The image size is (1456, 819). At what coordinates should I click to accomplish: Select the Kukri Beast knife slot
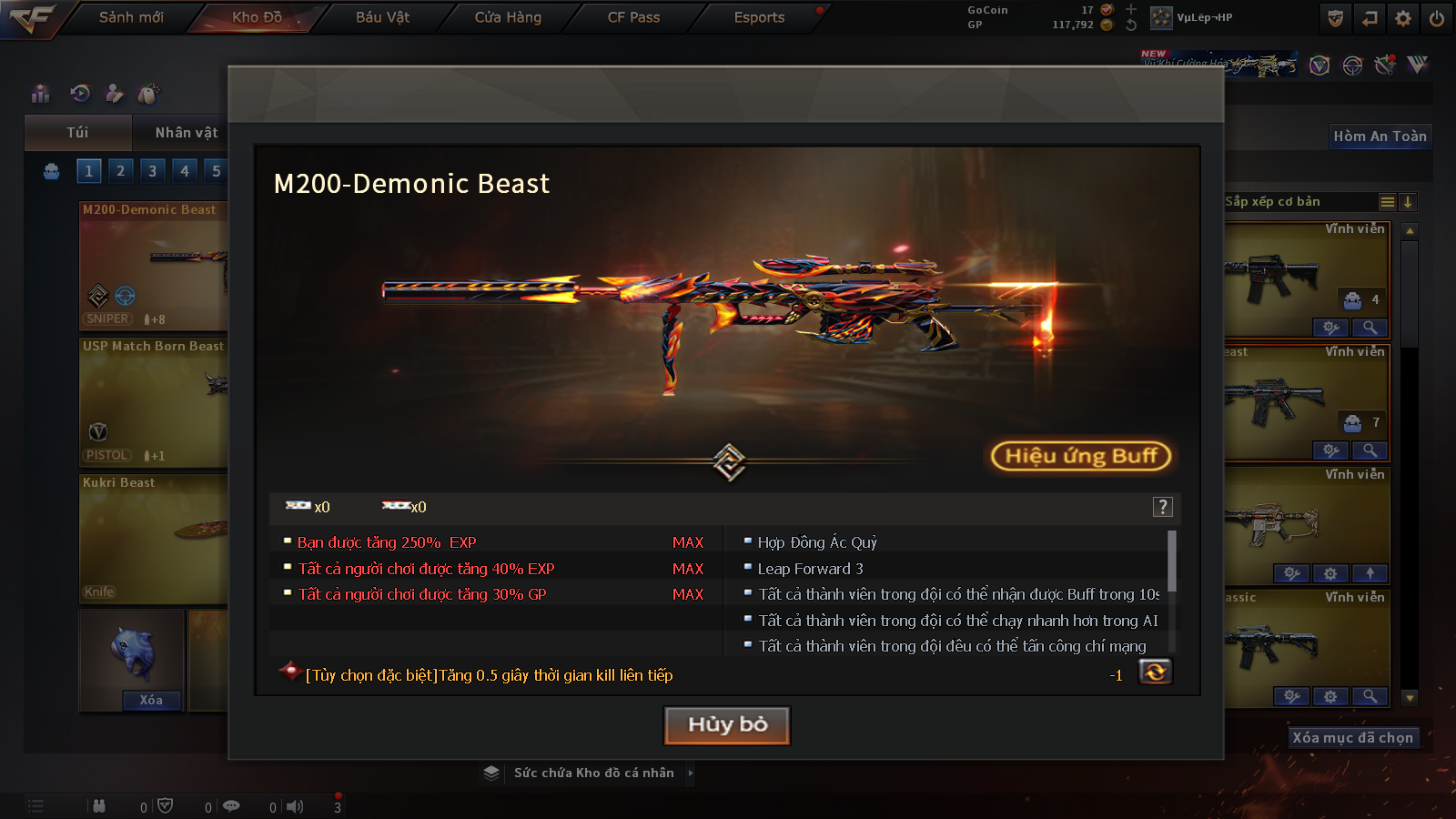(x=153, y=539)
